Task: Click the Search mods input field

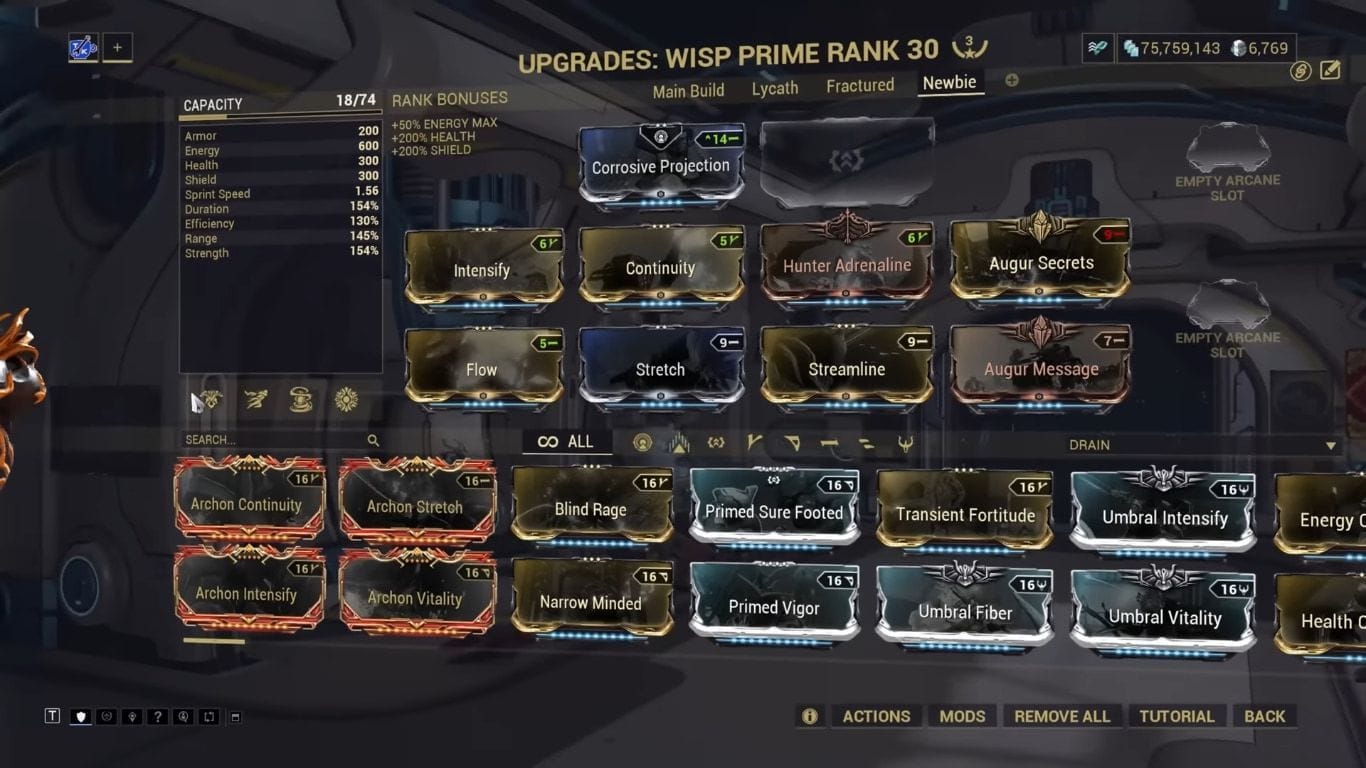Action: (270, 440)
